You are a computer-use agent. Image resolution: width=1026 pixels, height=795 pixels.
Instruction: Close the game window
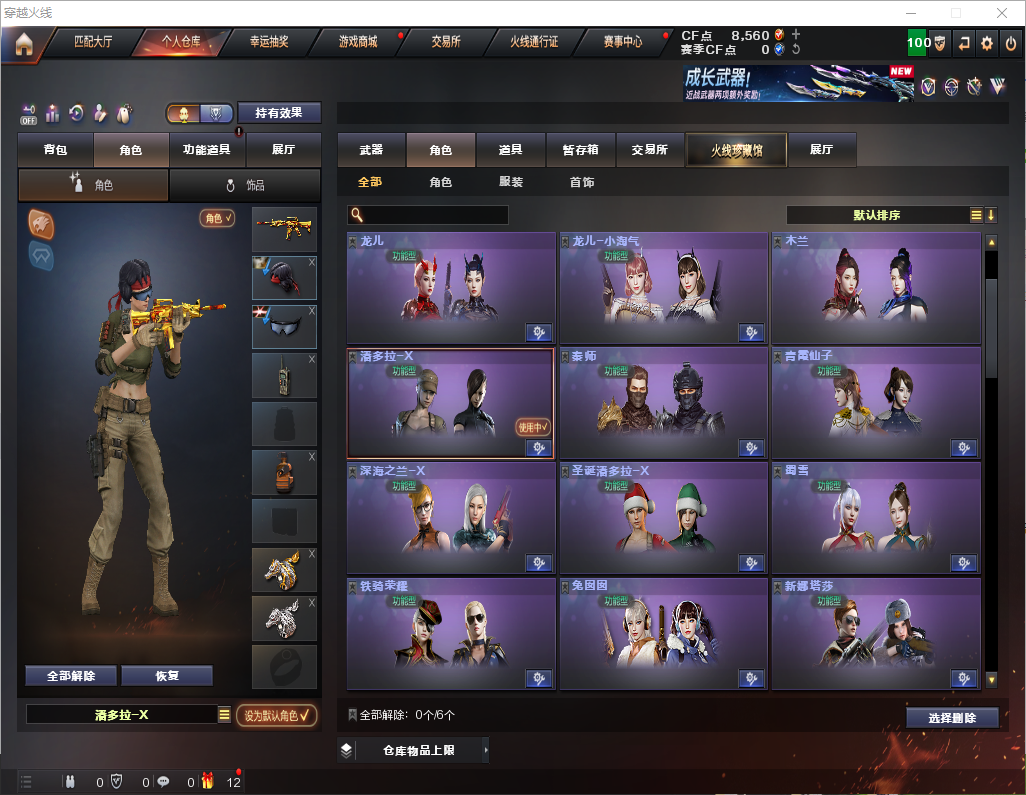pyautogui.click(x=1001, y=13)
